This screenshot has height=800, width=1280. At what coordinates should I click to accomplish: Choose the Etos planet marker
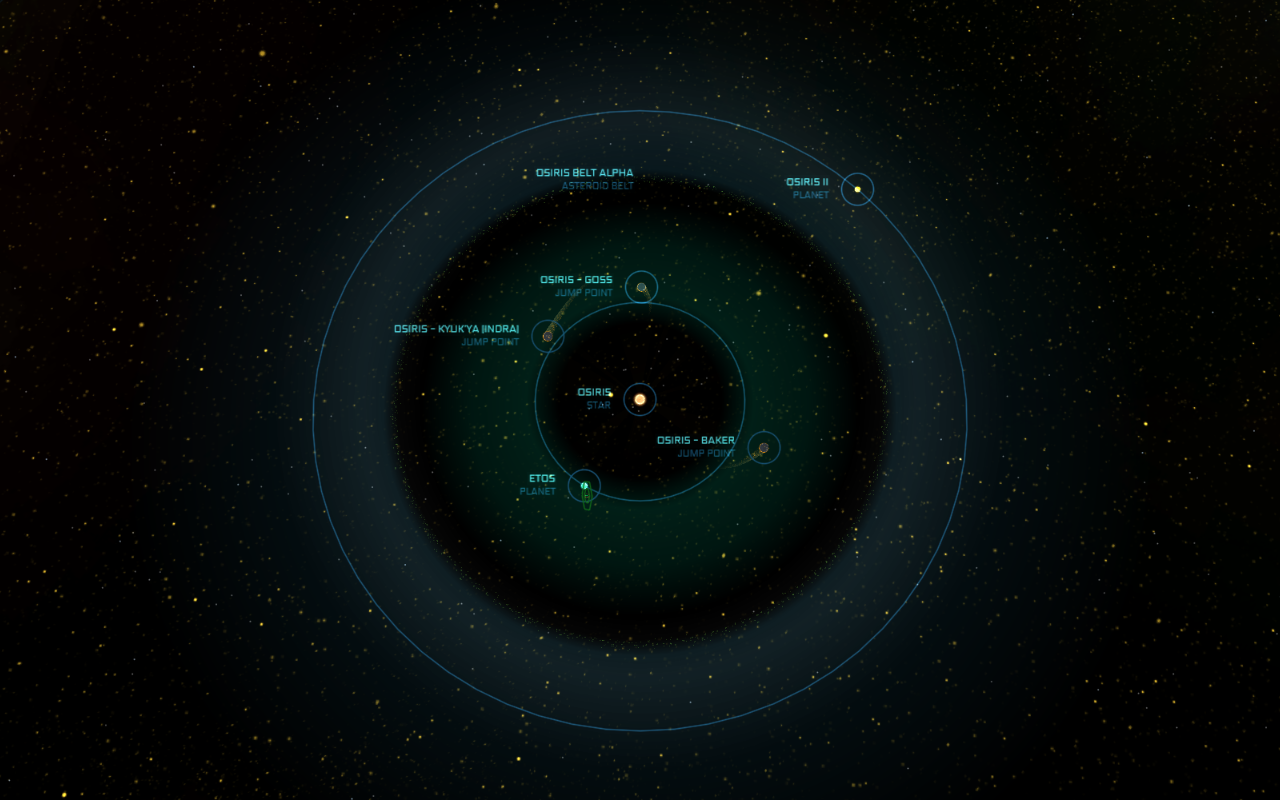coord(584,486)
